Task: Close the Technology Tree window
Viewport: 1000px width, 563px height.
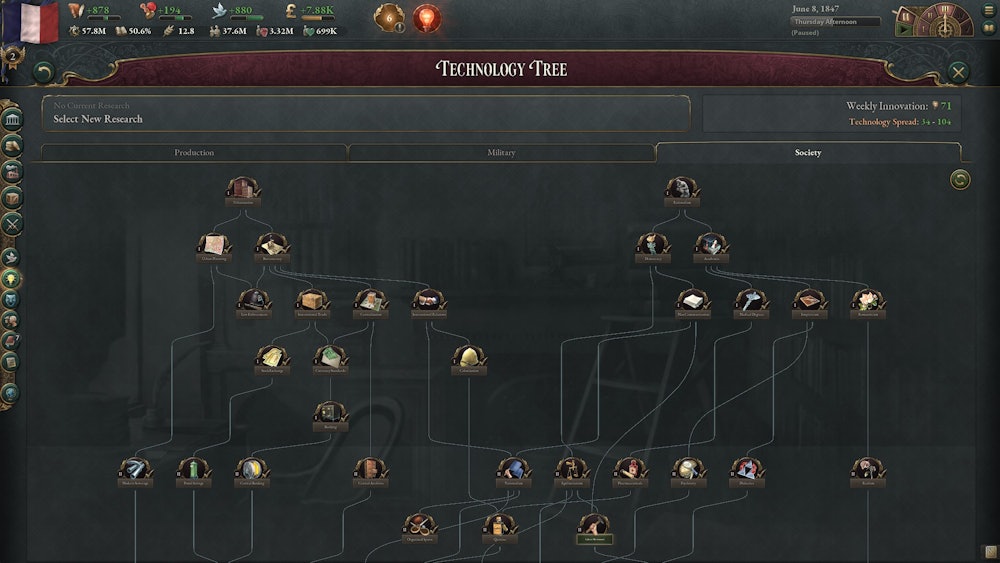Action: click(958, 72)
